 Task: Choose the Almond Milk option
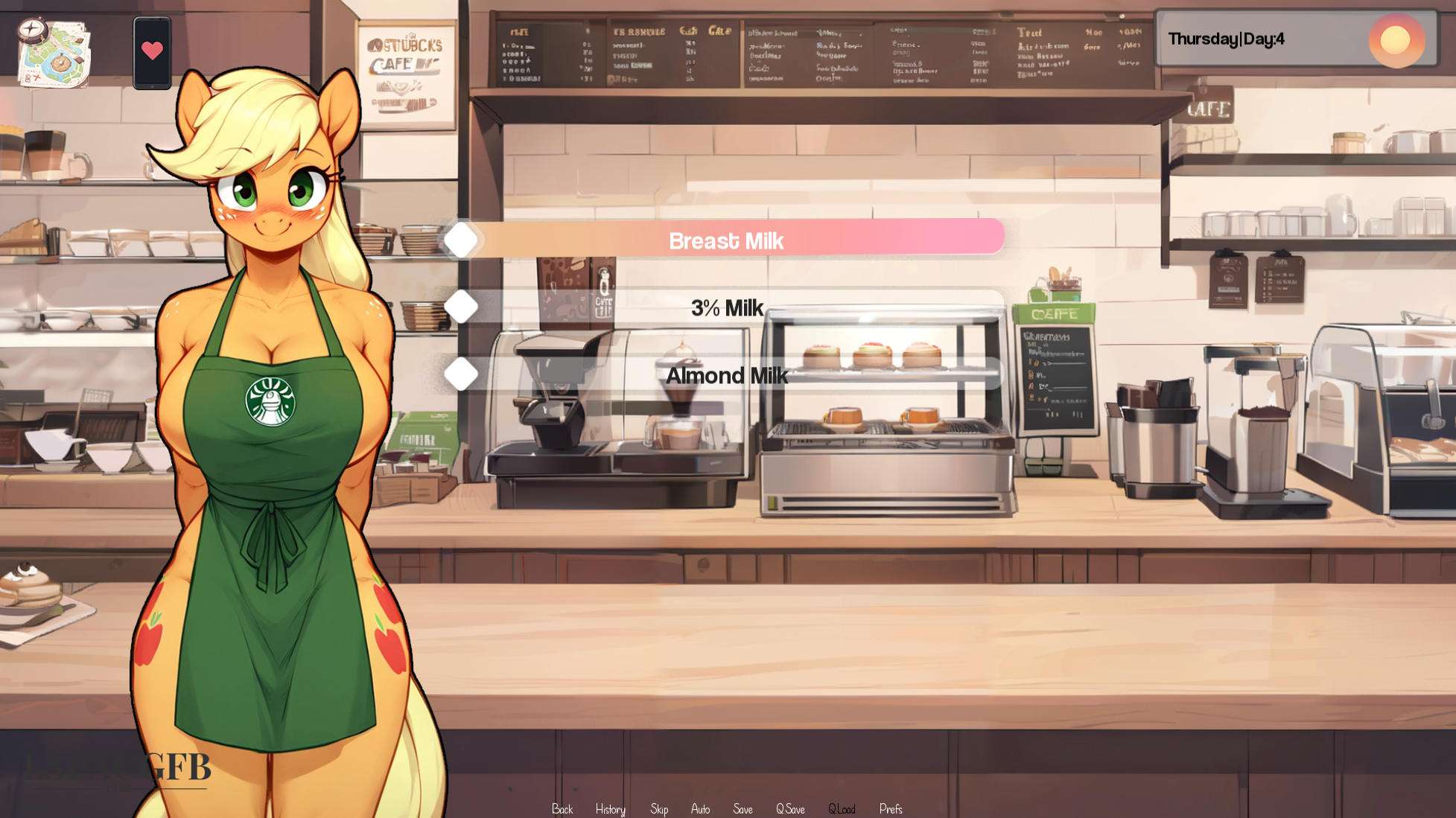728,376
